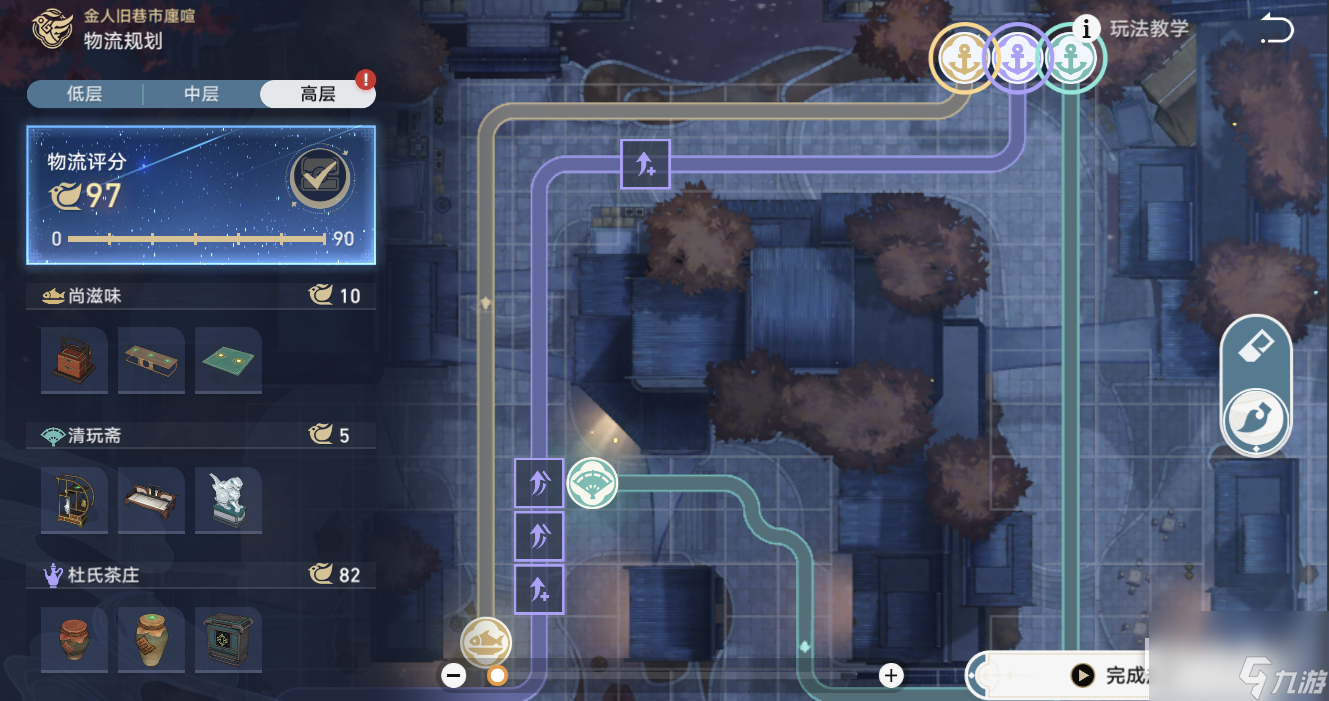Activate the eraser tool
Image resolution: width=1329 pixels, height=701 pixels.
1256,349
